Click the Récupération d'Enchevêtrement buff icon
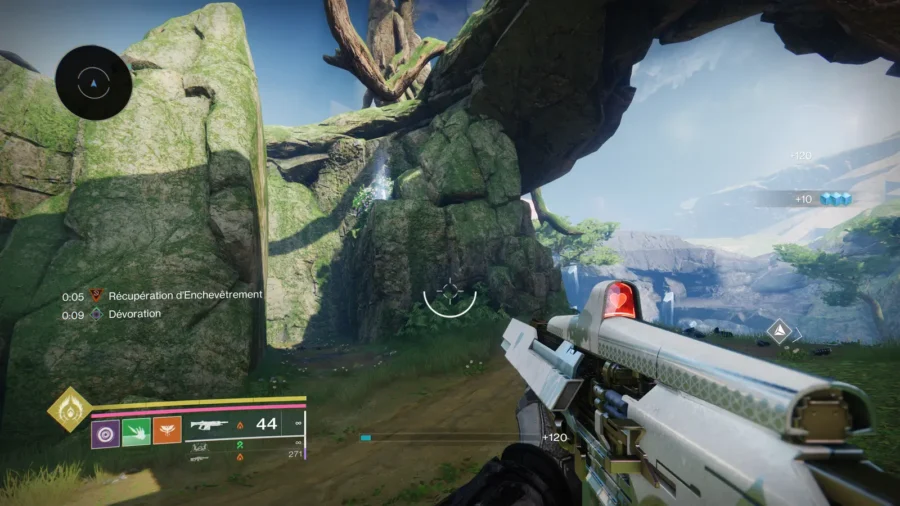This screenshot has width=900, height=506. 97,296
